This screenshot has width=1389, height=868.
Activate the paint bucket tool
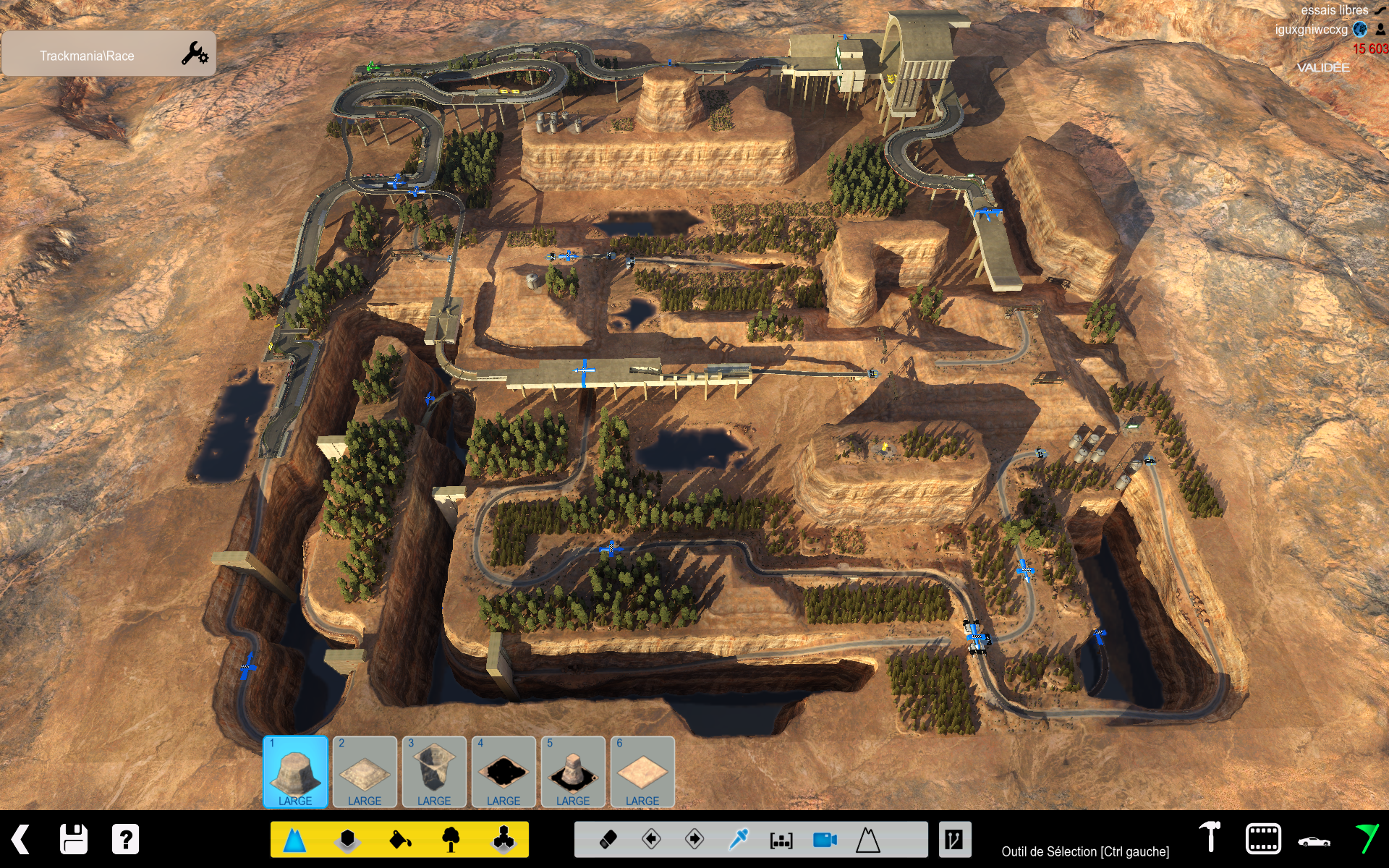click(x=400, y=840)
